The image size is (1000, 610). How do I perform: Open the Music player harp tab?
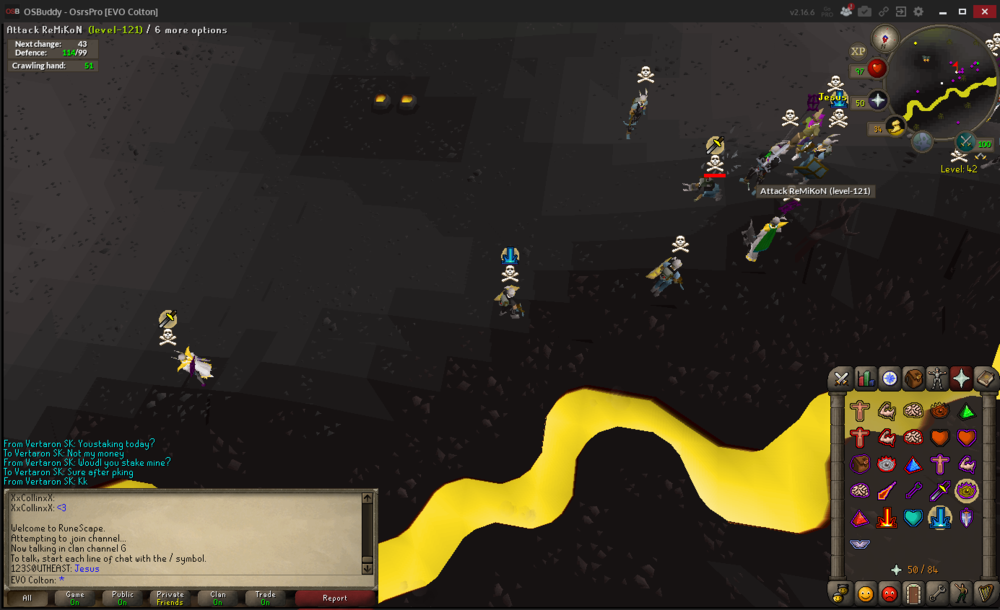coord(985,592)
